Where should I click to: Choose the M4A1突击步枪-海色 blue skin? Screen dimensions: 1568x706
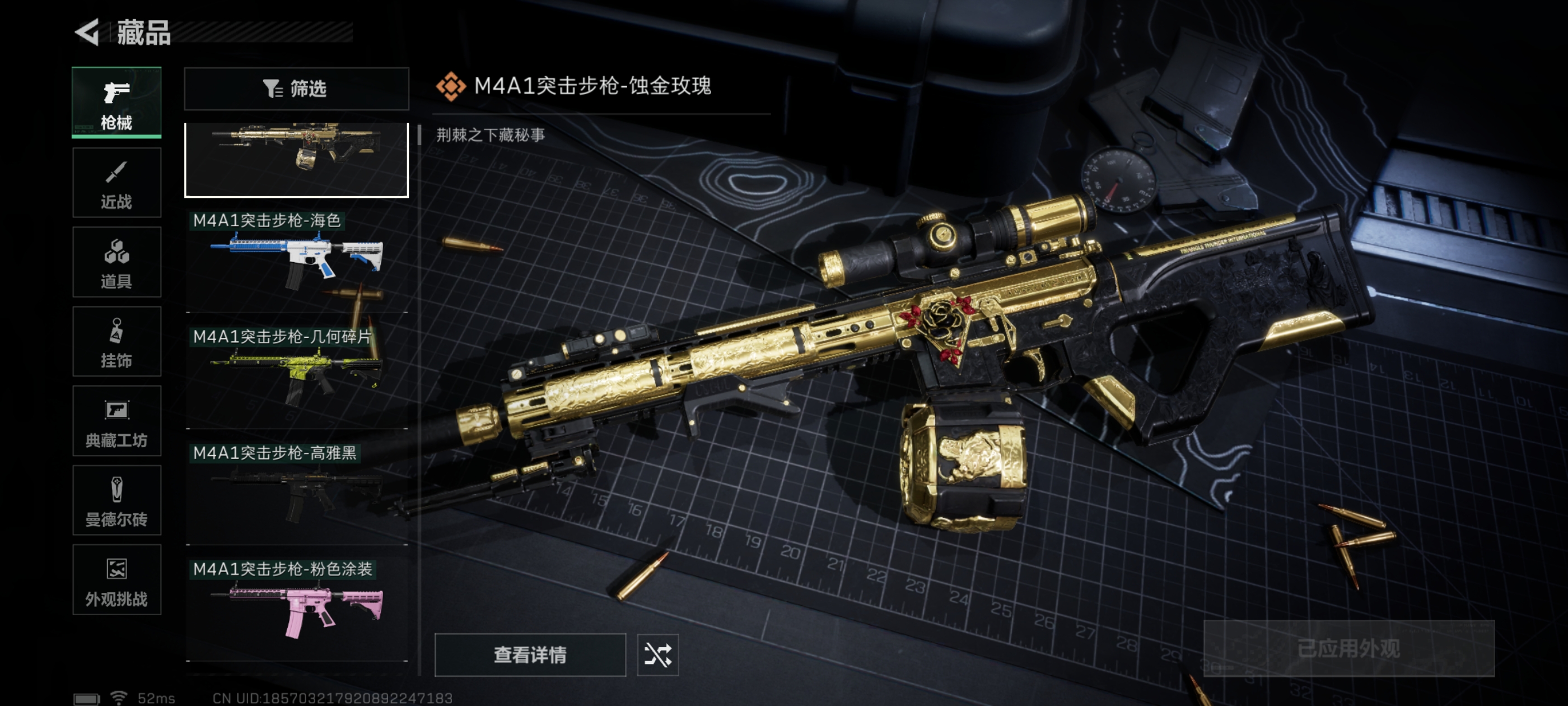click(296, 261)
